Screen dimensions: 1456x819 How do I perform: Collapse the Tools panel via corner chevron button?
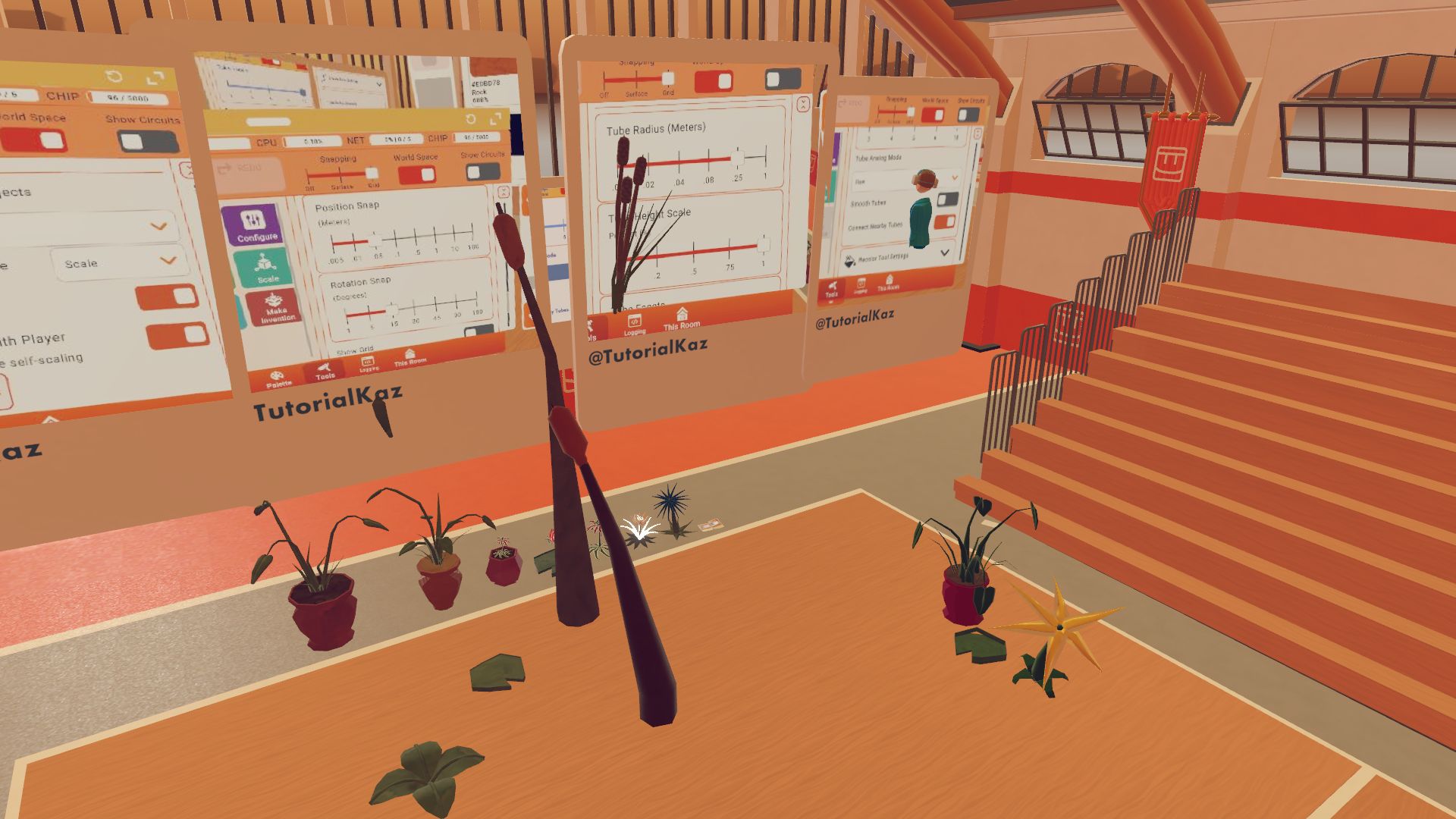coord(504,192)
